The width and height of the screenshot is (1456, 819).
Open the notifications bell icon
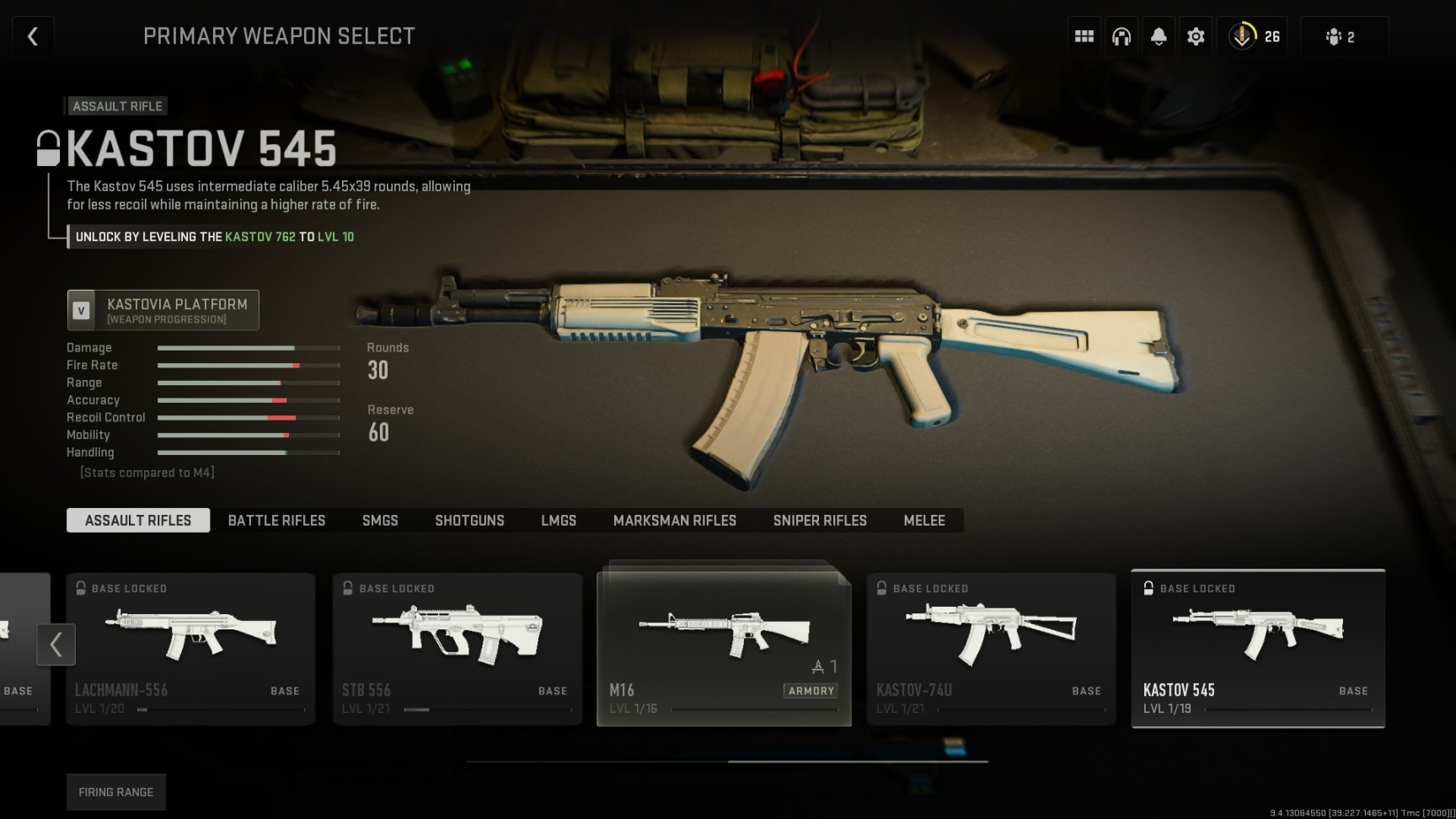pos(1159,35)
